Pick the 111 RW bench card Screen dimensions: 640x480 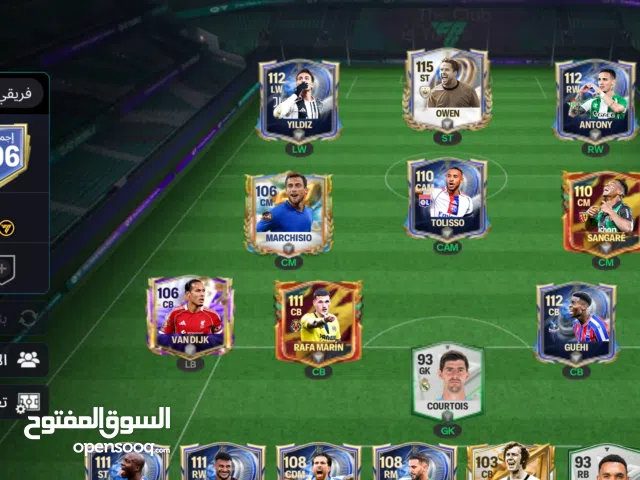pos(223,462)
